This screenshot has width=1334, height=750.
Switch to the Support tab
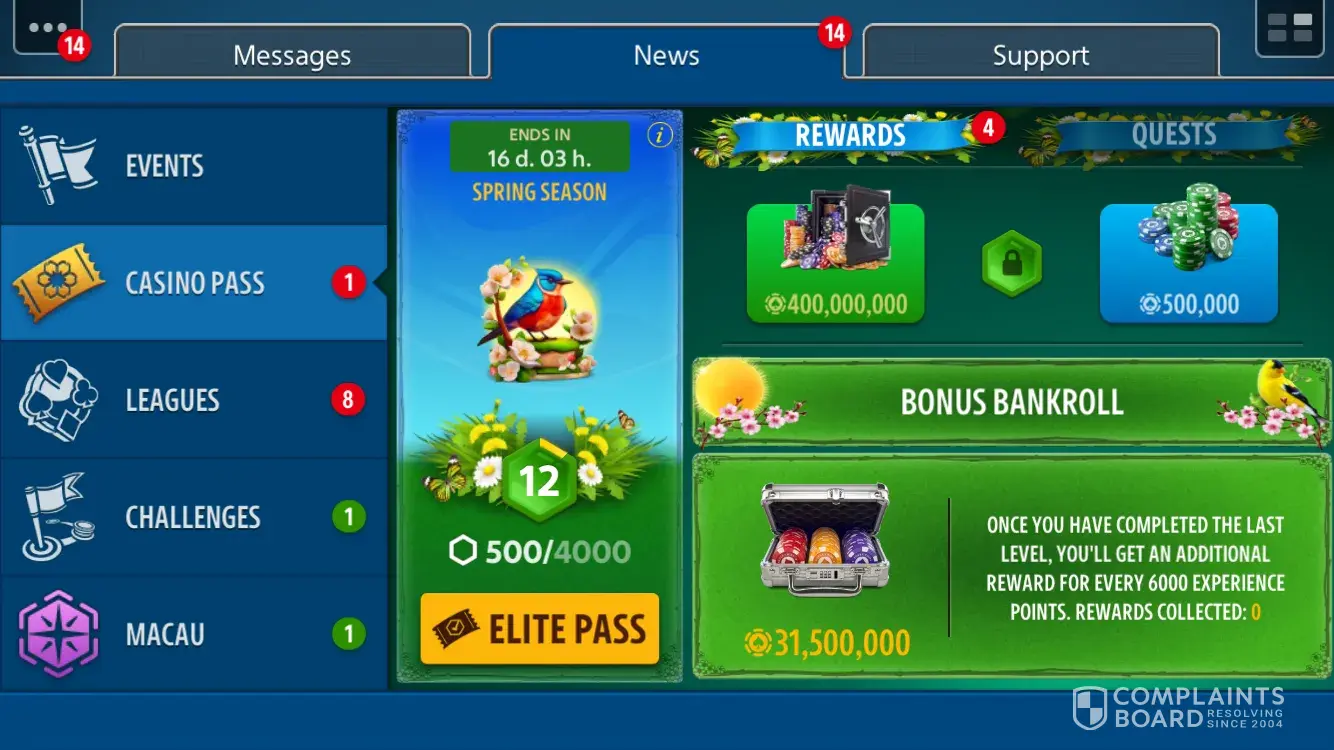tap(1040, 54)
